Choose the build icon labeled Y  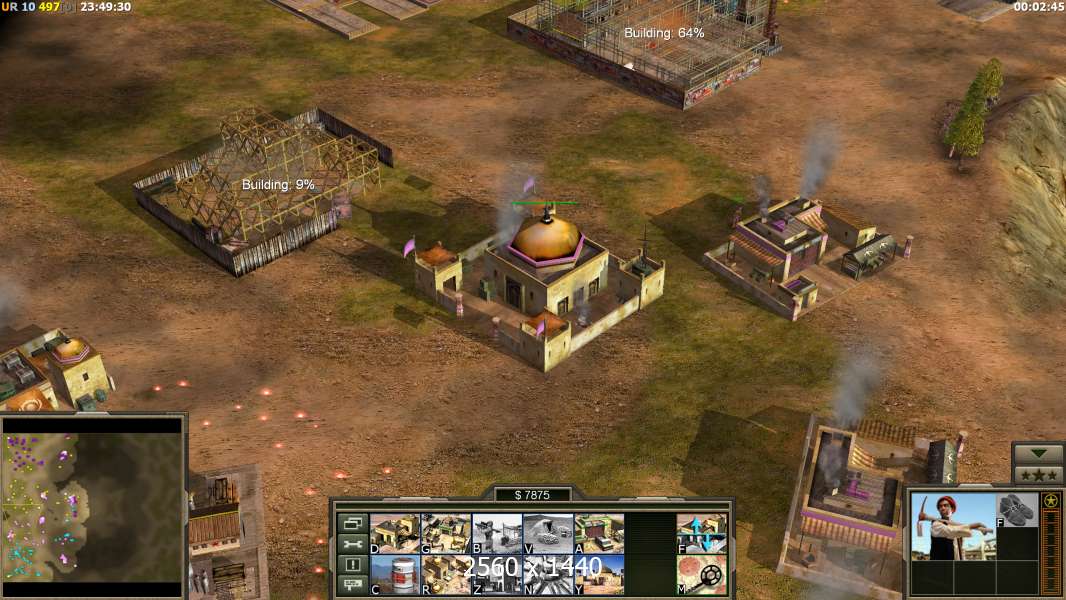[598, 574]
